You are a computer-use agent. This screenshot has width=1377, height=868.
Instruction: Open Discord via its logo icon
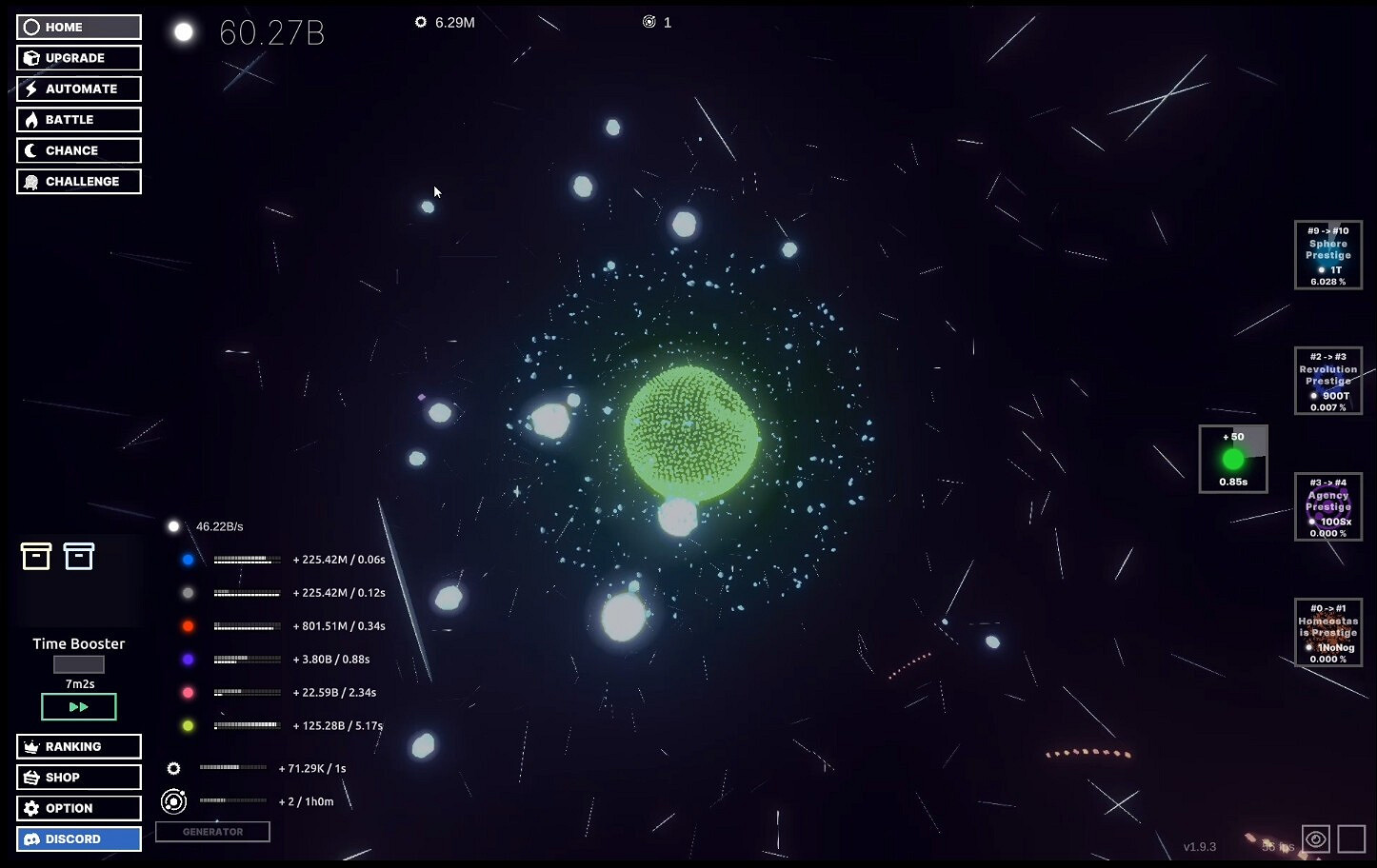coord(31,838)
